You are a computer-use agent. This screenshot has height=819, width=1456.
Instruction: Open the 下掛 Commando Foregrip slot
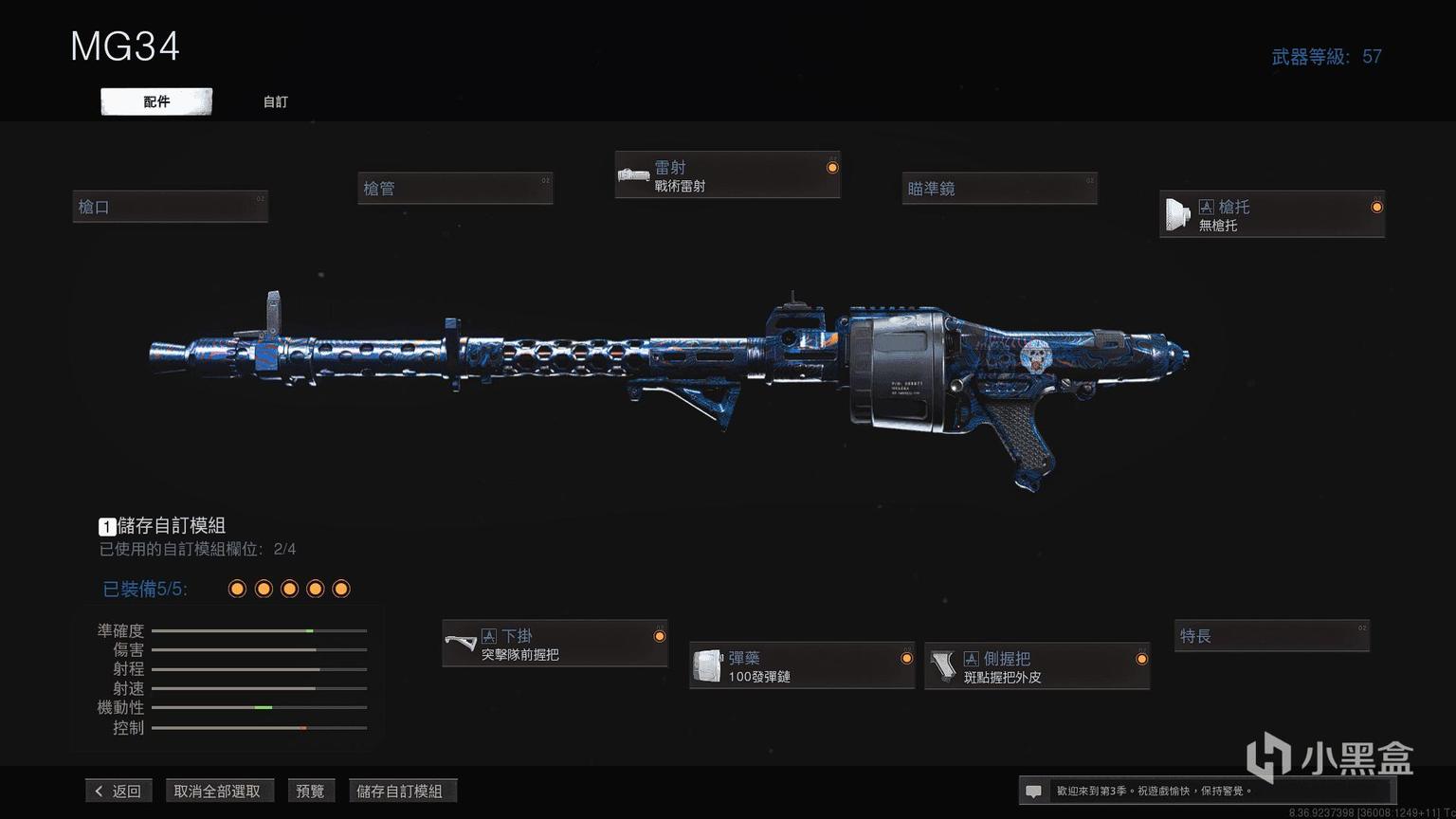coord(555,644)
